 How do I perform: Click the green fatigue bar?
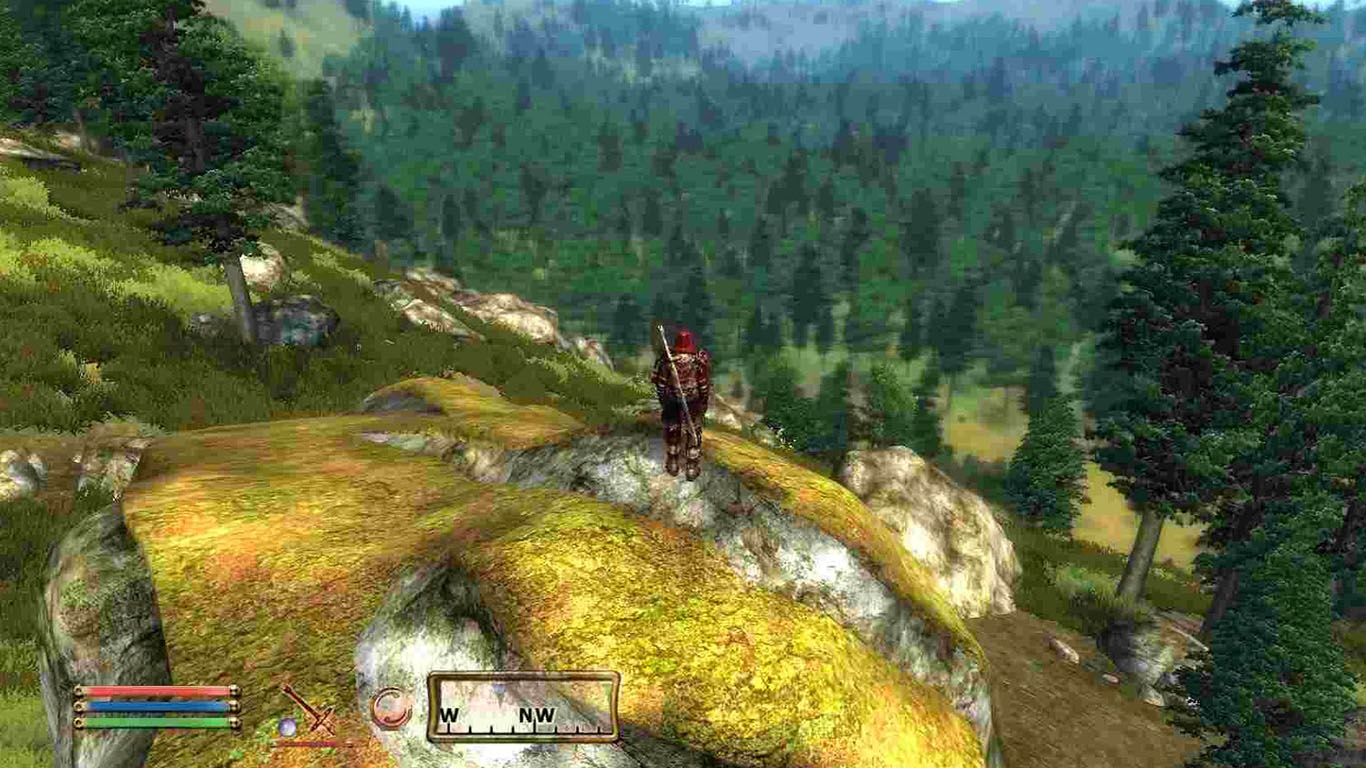pos(155,723)
